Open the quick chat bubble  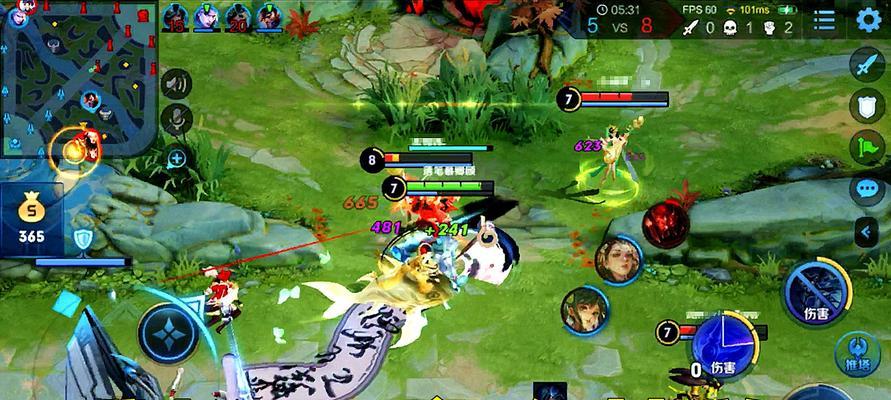[866, 188]
